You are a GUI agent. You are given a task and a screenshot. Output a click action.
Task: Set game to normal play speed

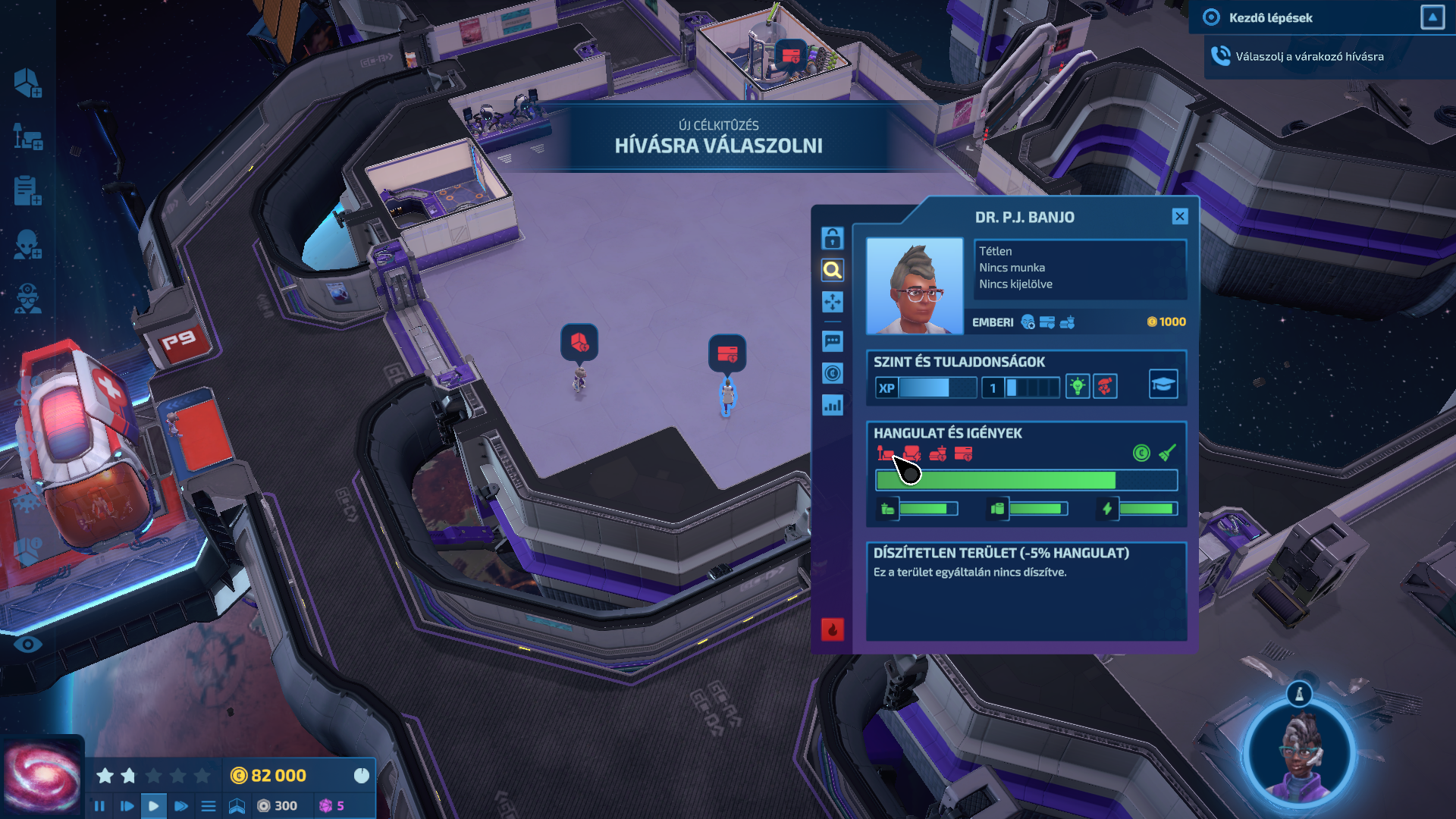(x=153, y=806)
